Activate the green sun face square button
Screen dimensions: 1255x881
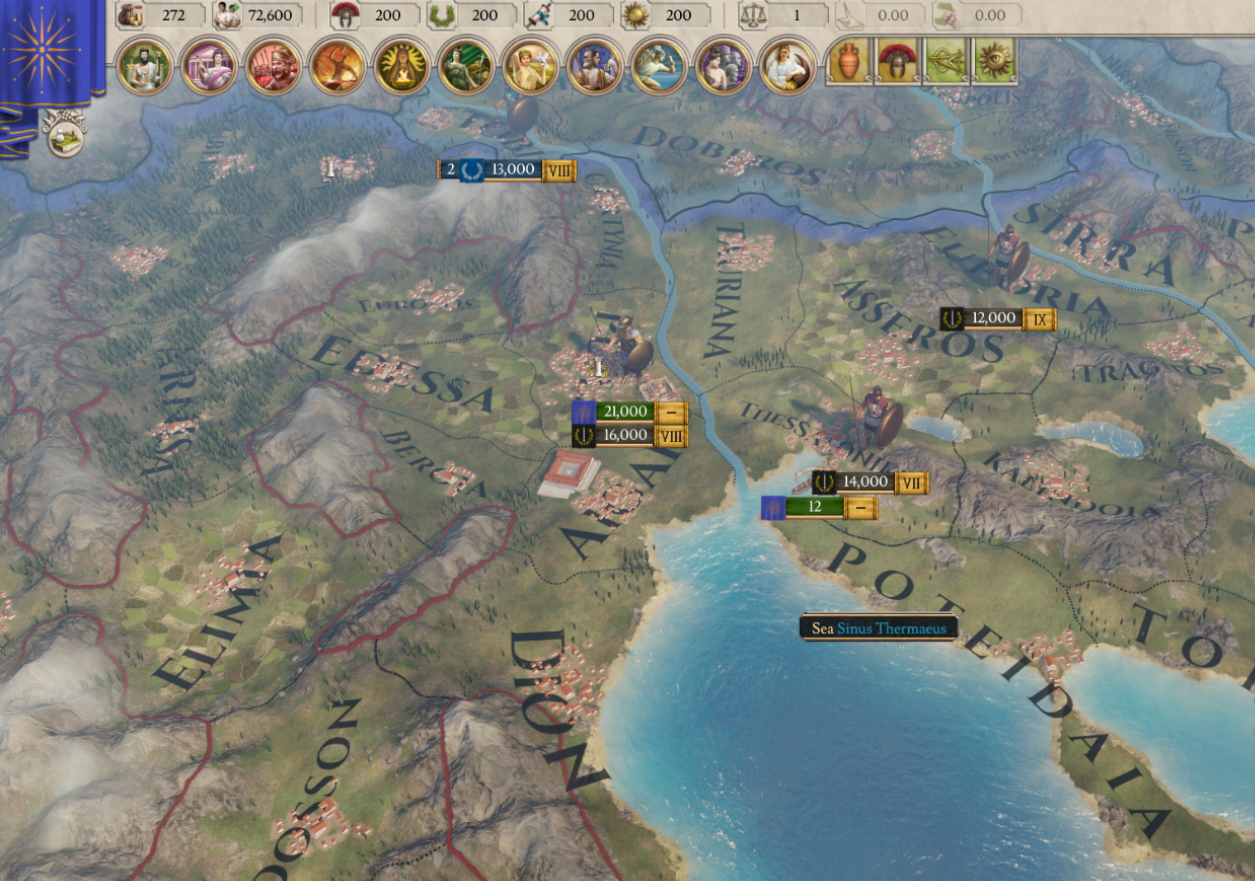click(994, 62)
